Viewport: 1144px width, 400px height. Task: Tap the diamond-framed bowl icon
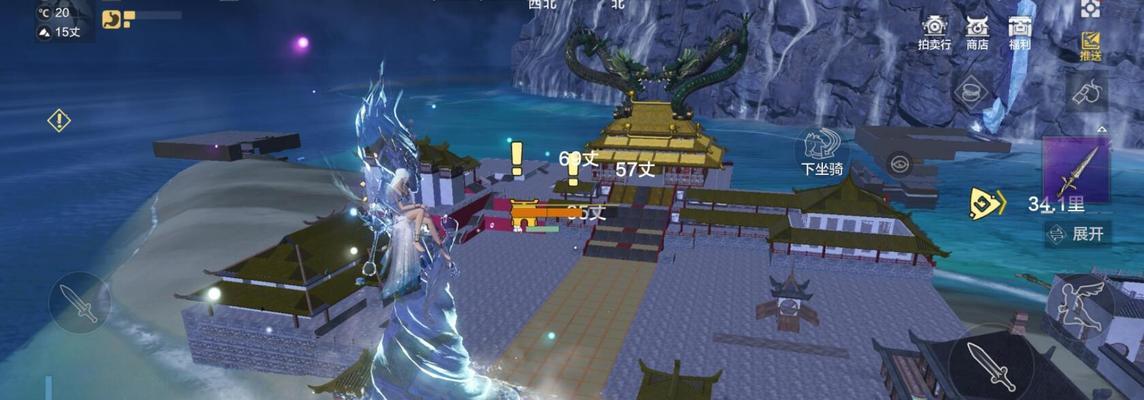[x=968, y=92]
